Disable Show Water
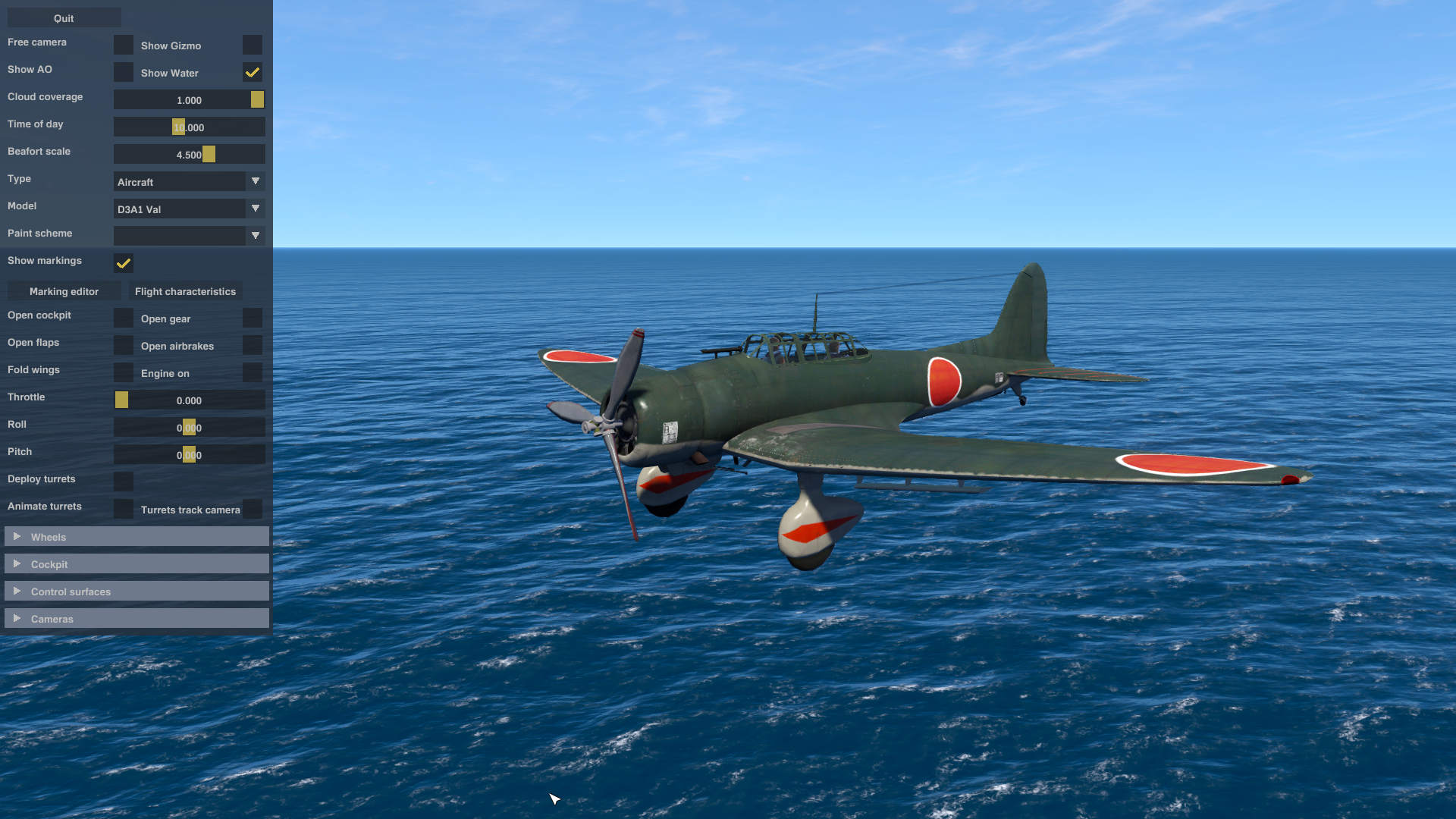 (x=253, y=72)
